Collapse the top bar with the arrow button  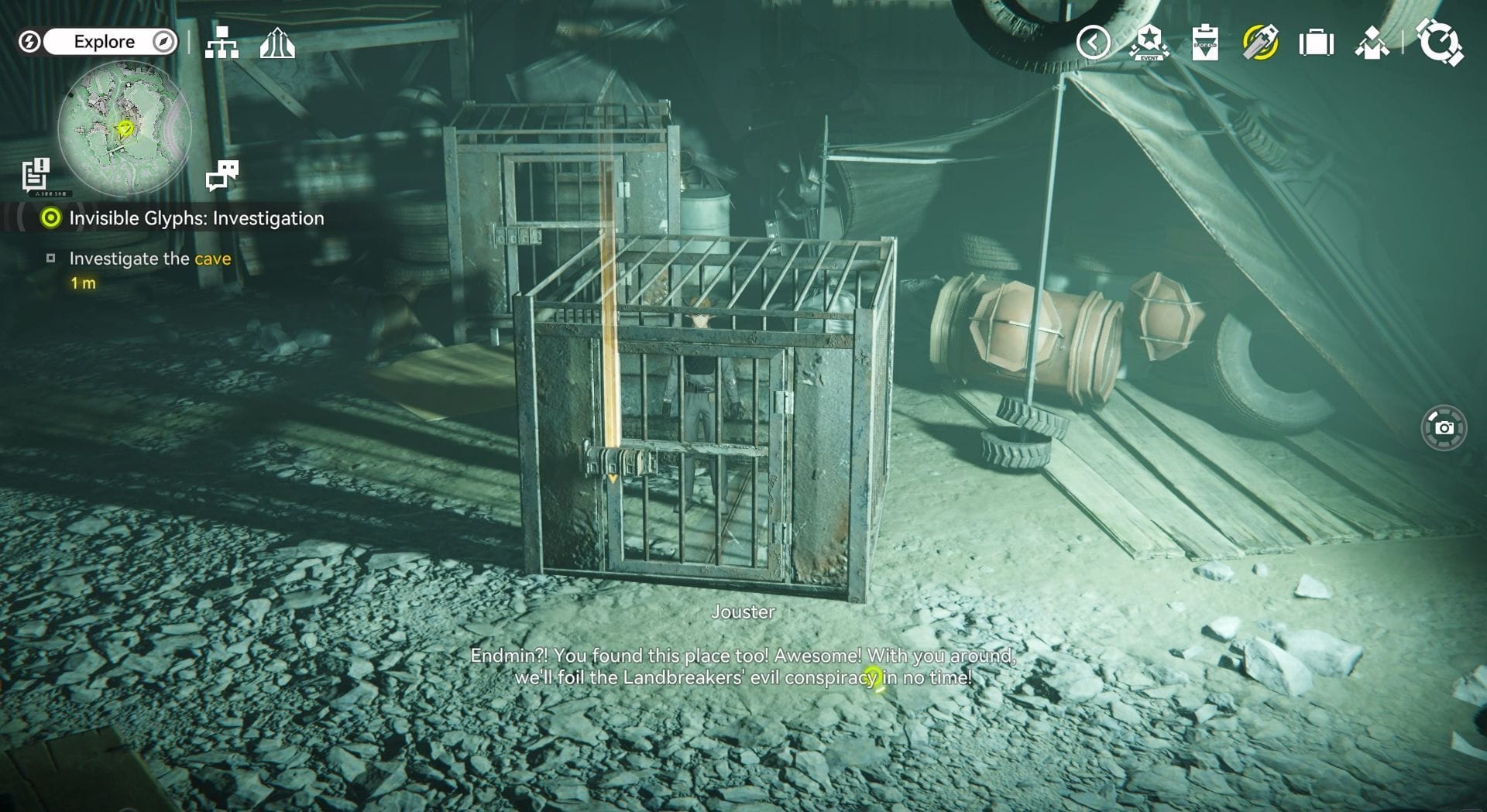[1093, 43]
